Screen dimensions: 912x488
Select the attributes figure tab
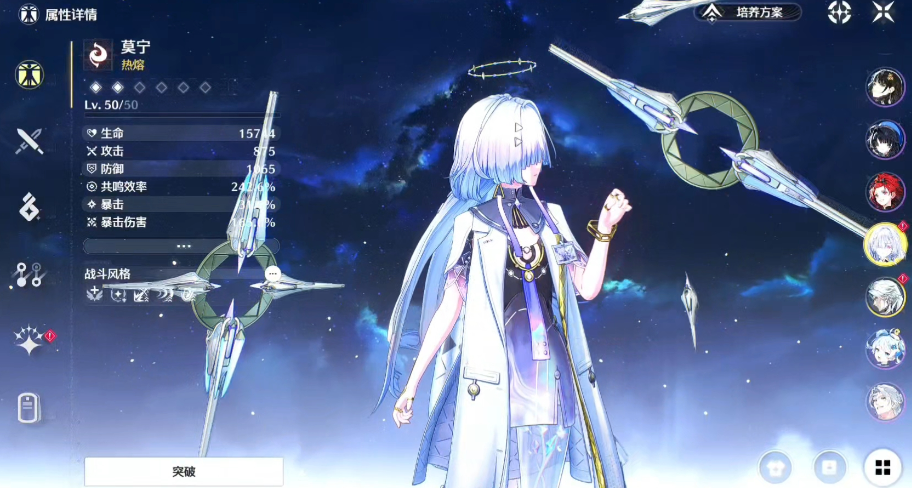coord(29,74)
